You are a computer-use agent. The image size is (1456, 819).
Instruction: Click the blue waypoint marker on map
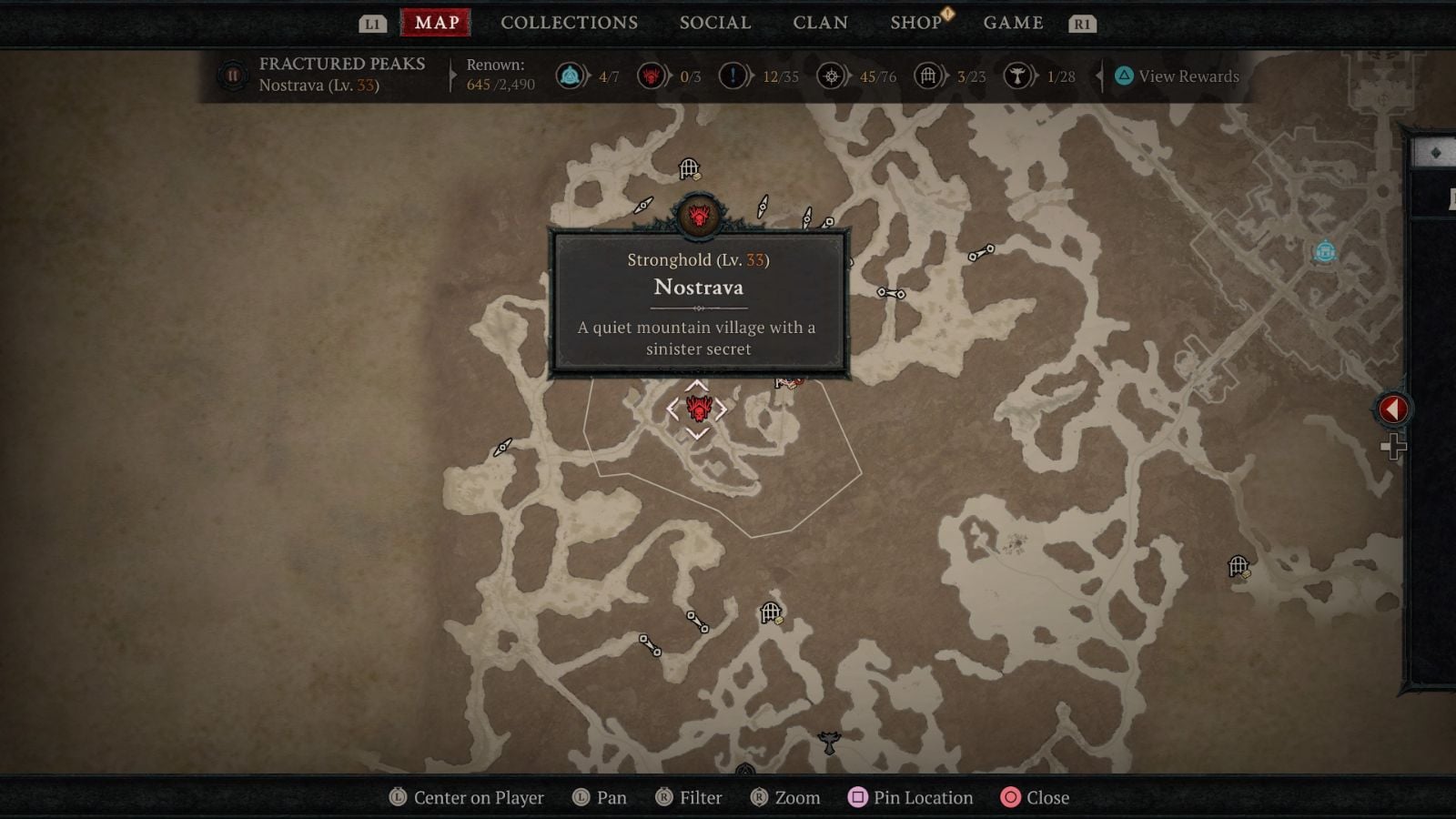1325,251
